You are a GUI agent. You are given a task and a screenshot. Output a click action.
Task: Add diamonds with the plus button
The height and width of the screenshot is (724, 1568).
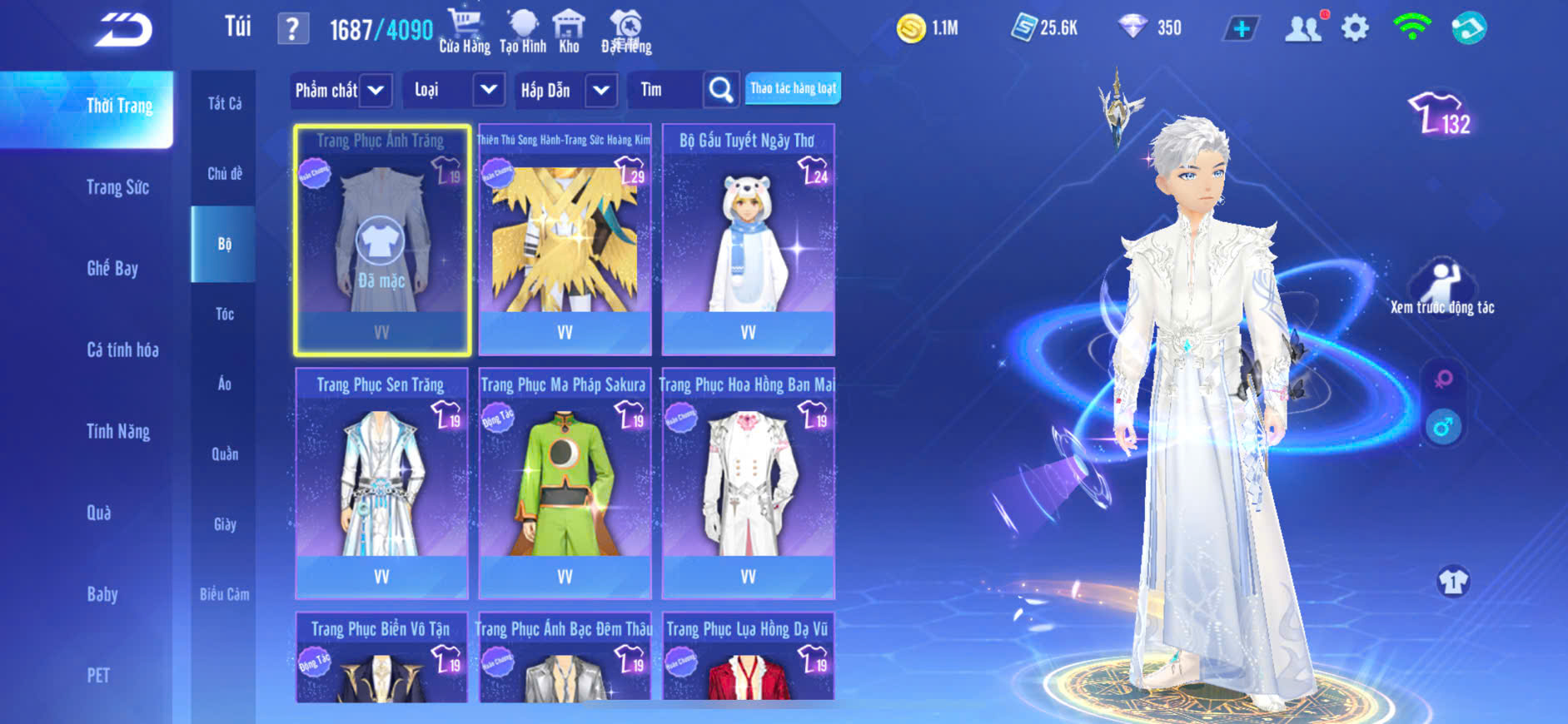1241,29
